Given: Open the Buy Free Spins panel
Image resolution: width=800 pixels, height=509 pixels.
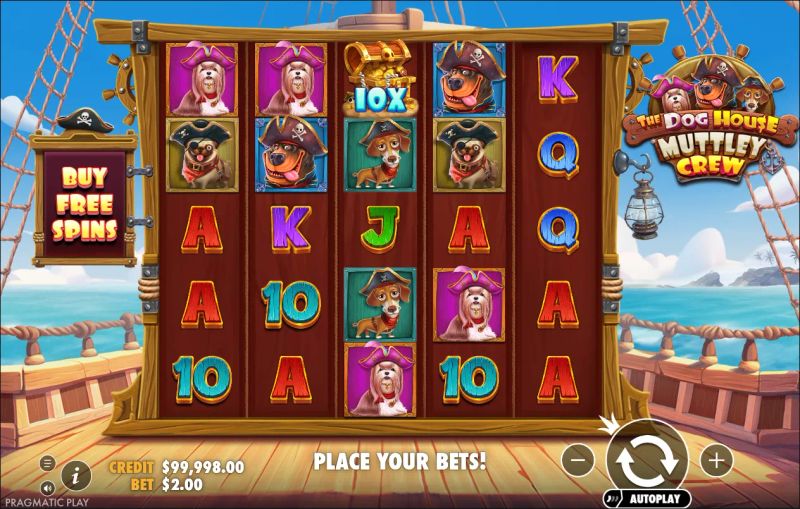Looking at the screenshot, I should 84,204.
